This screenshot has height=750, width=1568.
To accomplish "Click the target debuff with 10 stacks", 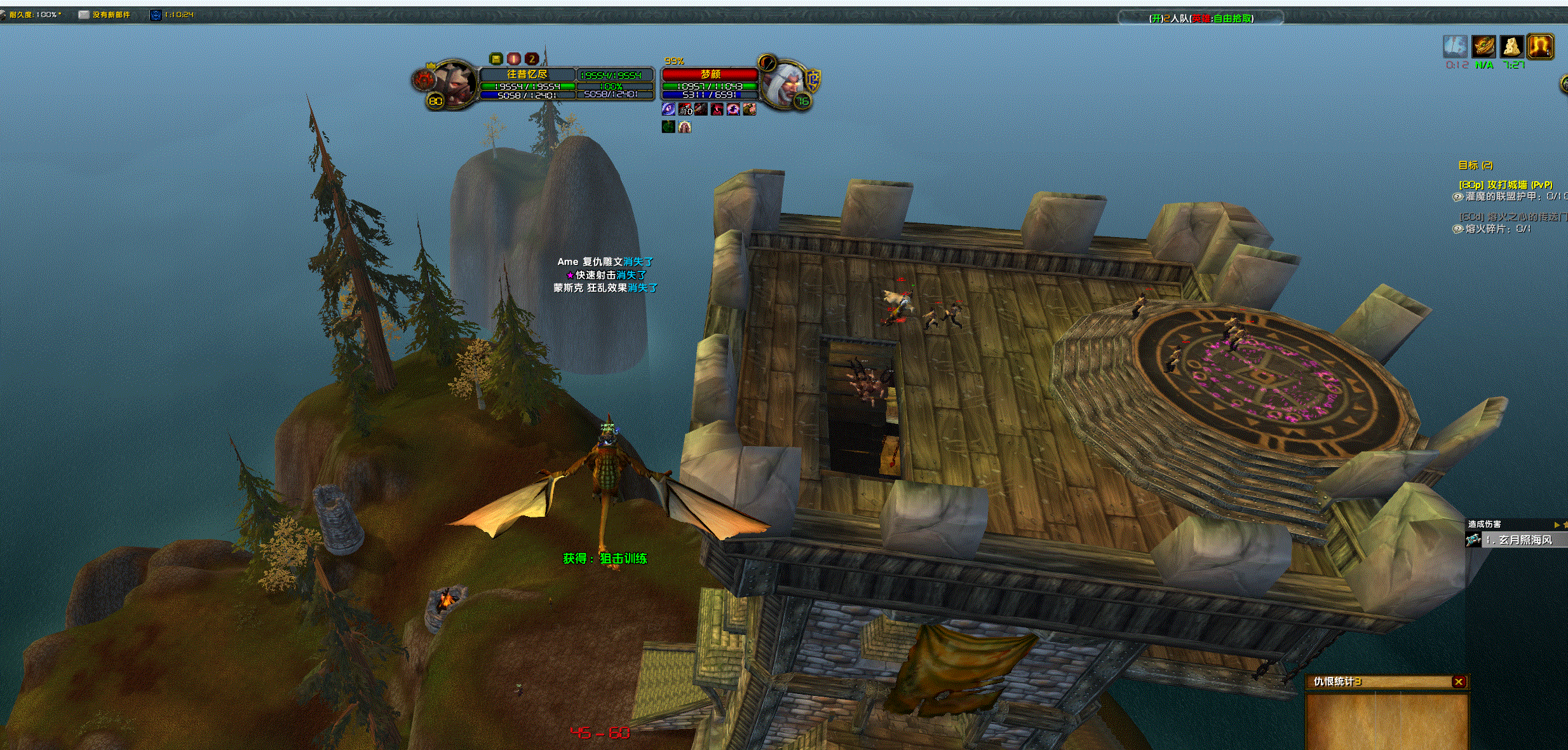I will (685, 109).
